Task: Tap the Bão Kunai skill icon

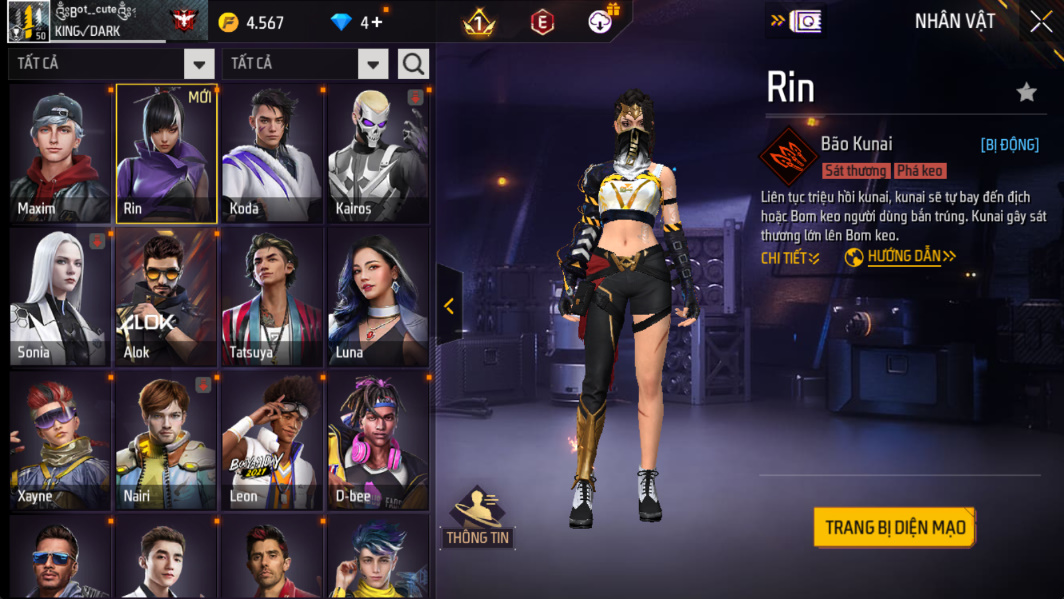Action: tap(788, 156)
